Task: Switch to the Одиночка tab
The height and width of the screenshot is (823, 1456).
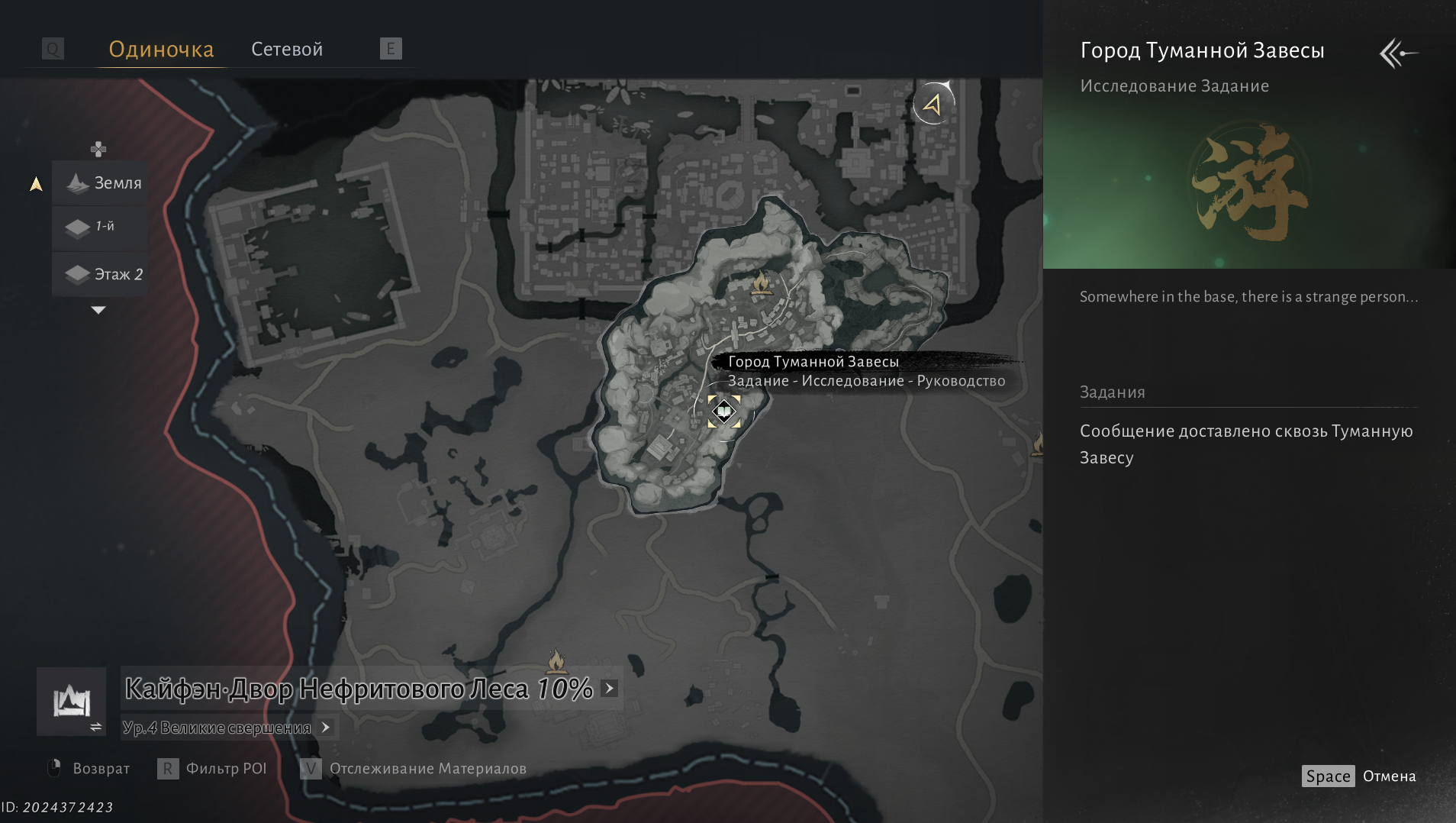Action: tap(161, 50)
